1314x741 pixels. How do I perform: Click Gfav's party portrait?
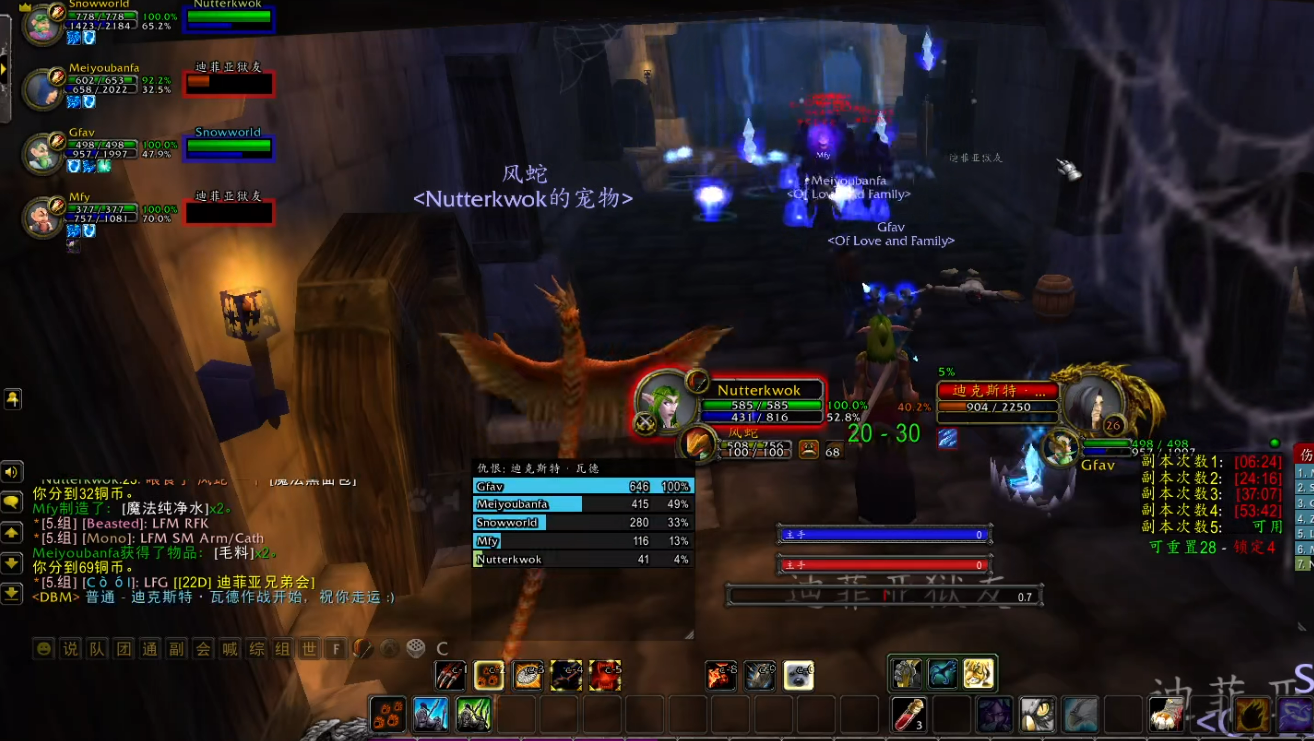(x=43, y=152)
